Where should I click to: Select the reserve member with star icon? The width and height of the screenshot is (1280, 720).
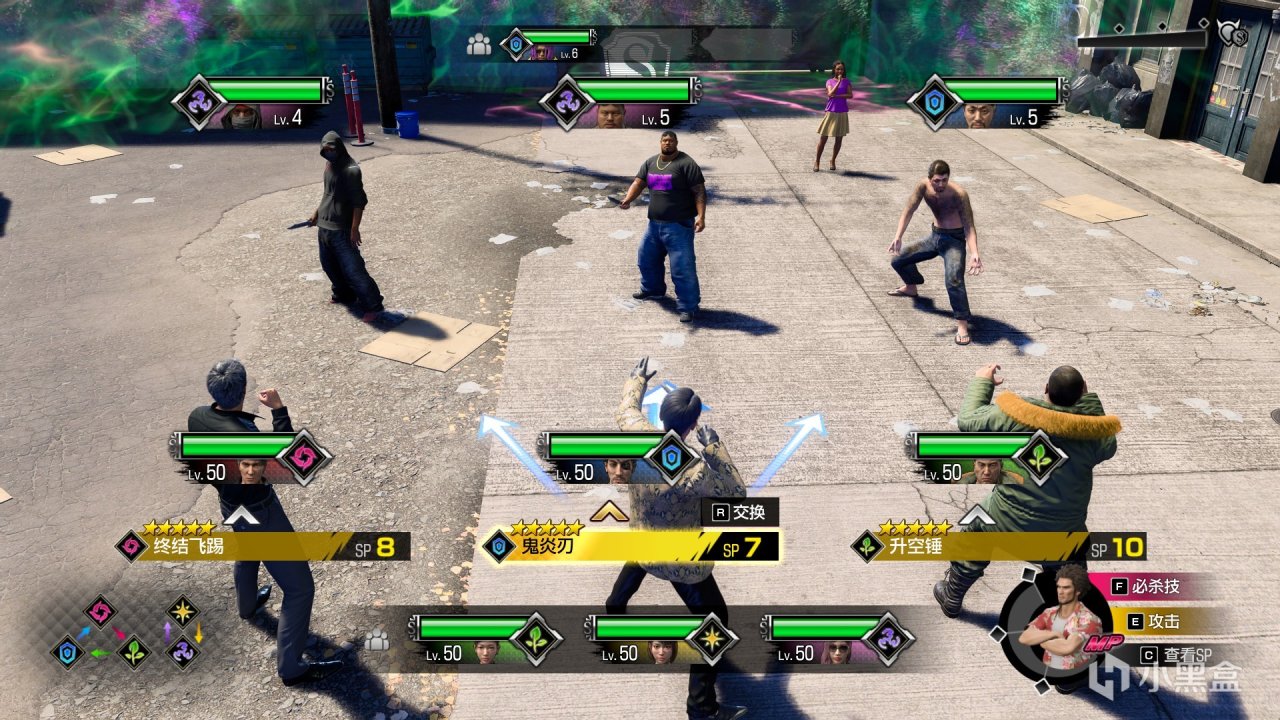(x=662, y=639)
